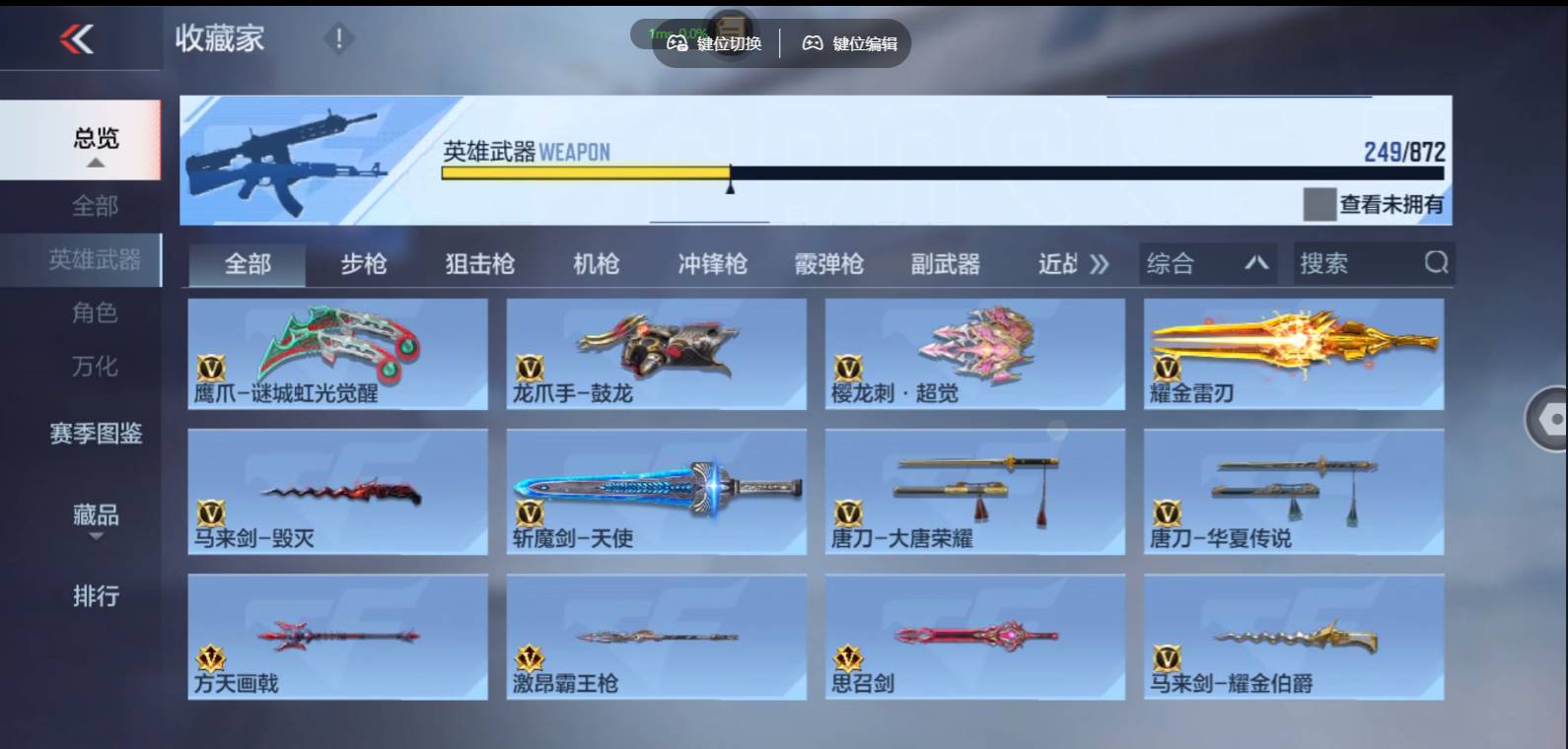Select 角色 in the left sidebar
The width and height of the screenshot is (1568, 749).
[96, 313]
